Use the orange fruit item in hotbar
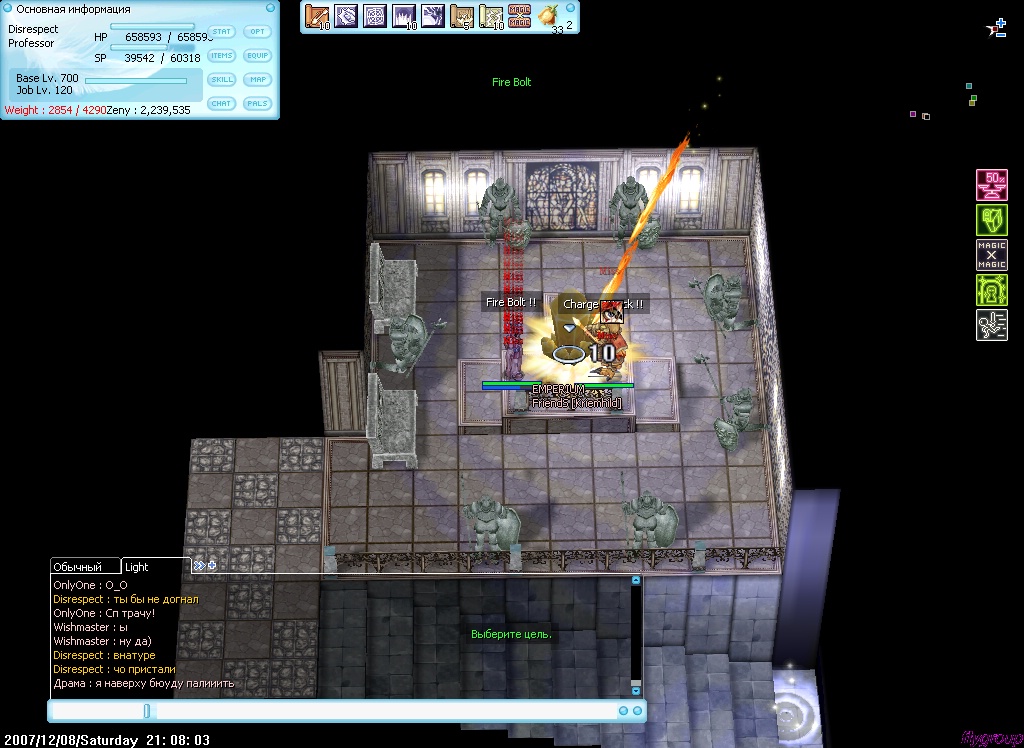This screenshot has width=1024, height=748. coord(548,16)
